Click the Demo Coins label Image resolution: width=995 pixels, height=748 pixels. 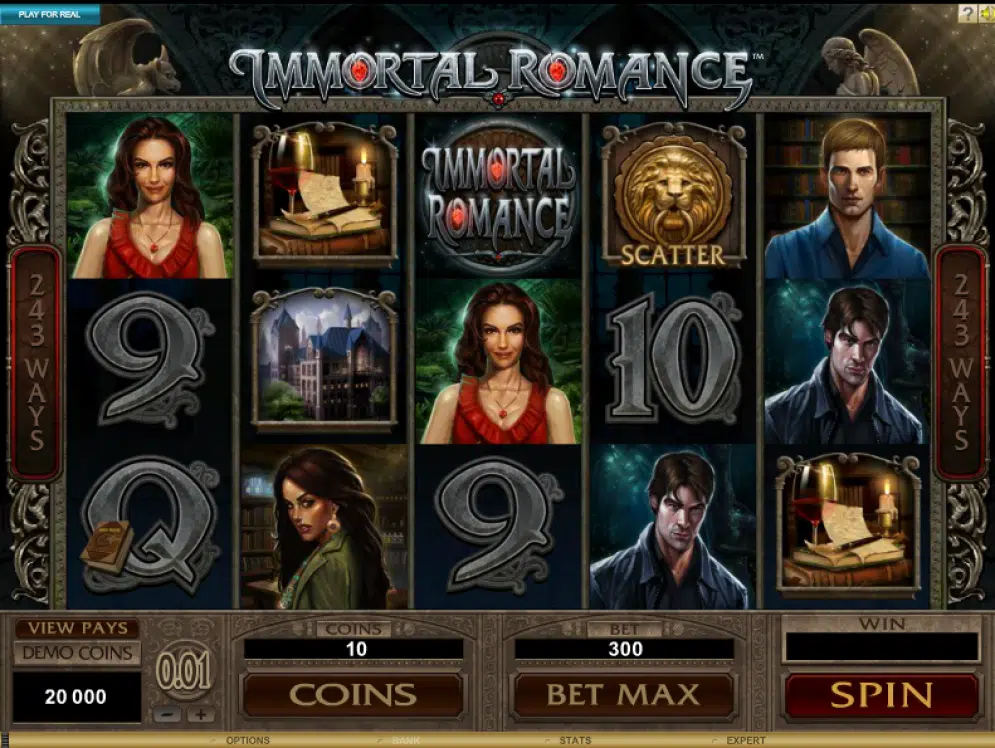point(78,653)
